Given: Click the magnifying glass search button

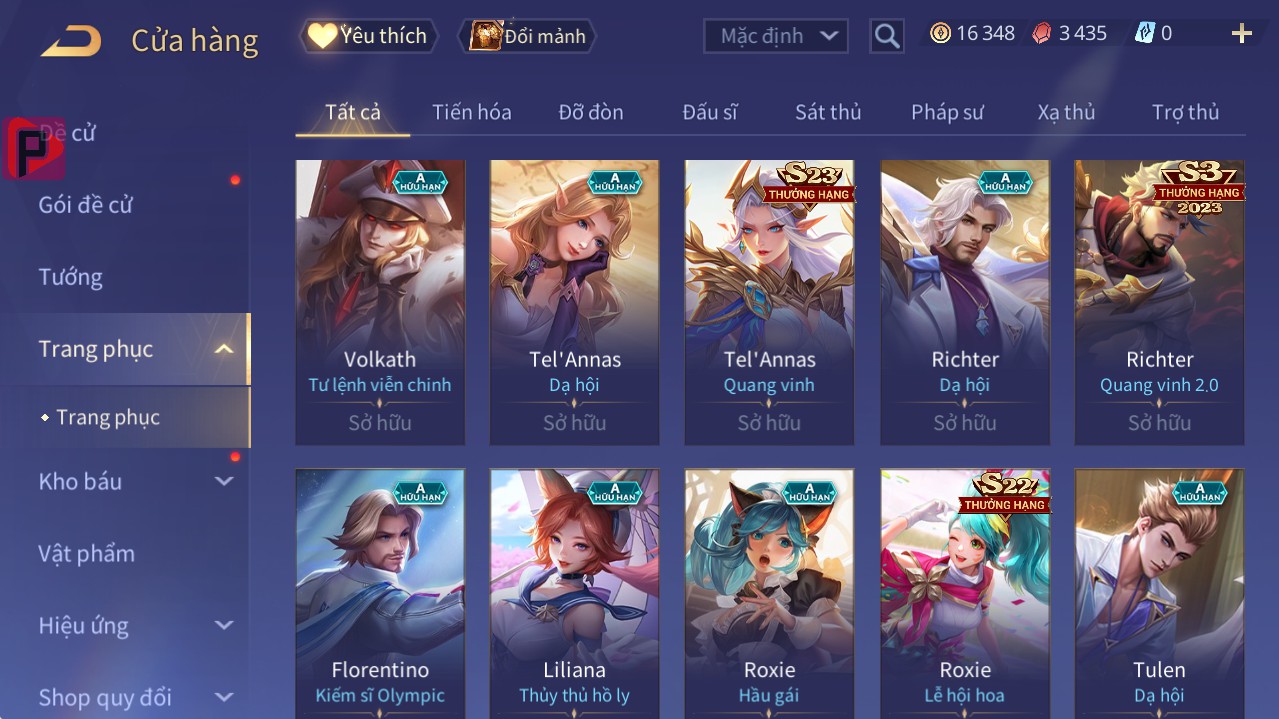Looking at the screenshot, I should pyautogui.click(x=887, y=36).
